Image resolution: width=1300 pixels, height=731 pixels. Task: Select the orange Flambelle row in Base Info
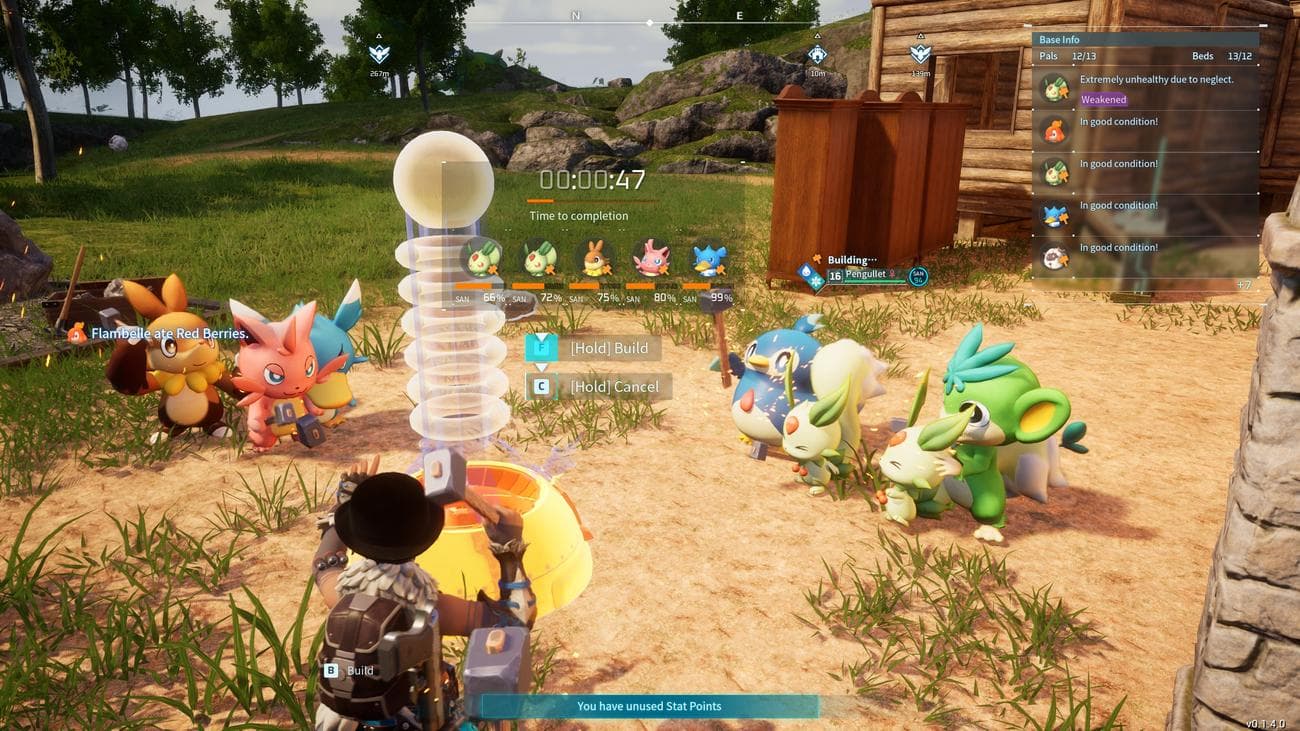pos(1144,130)
